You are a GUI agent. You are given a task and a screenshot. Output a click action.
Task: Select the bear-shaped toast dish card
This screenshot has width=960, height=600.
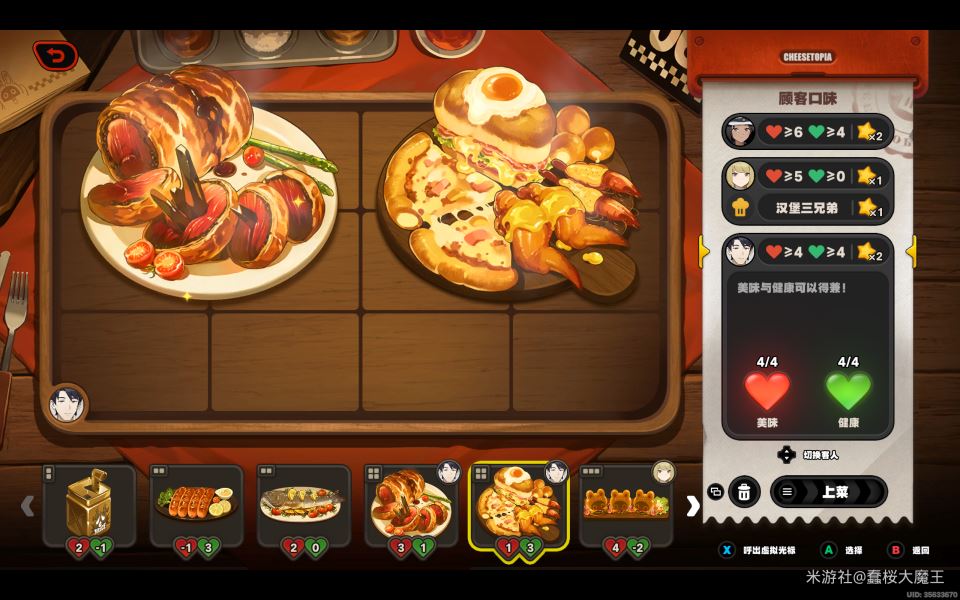(x=626, y=505)
